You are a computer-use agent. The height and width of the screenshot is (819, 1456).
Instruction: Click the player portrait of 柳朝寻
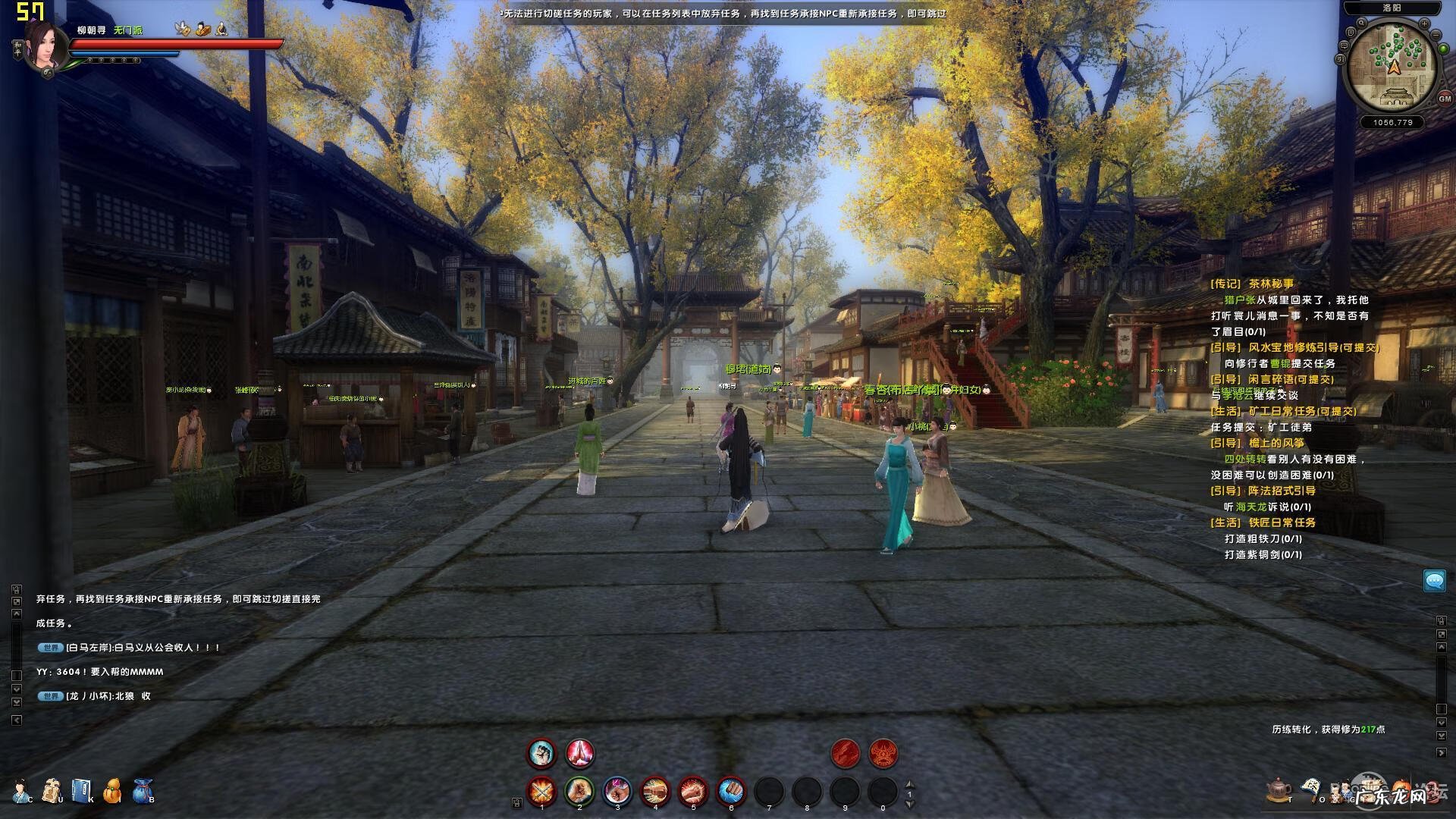point(47,44)
